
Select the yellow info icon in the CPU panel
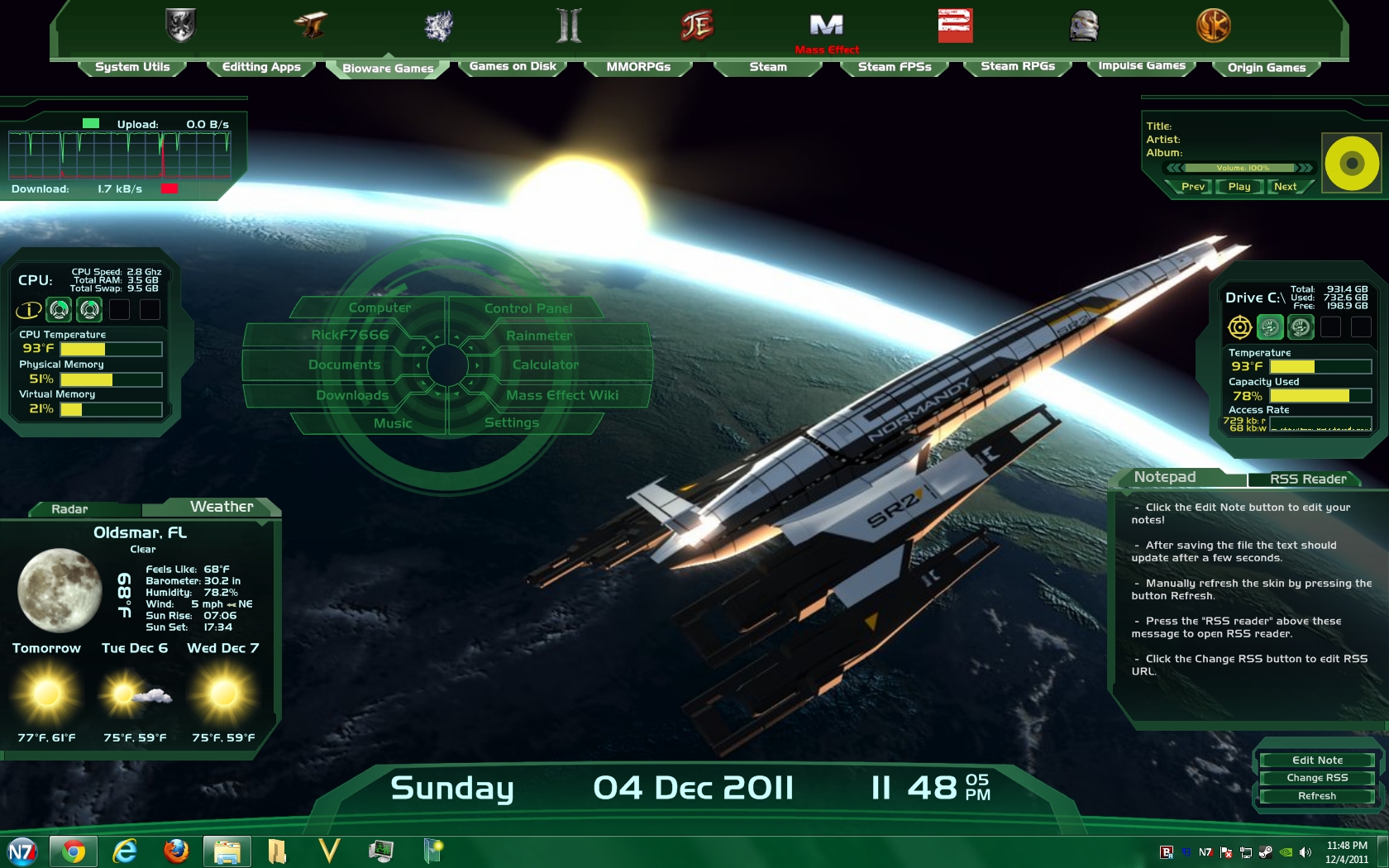pyautogui.click(x=28, y=310)
